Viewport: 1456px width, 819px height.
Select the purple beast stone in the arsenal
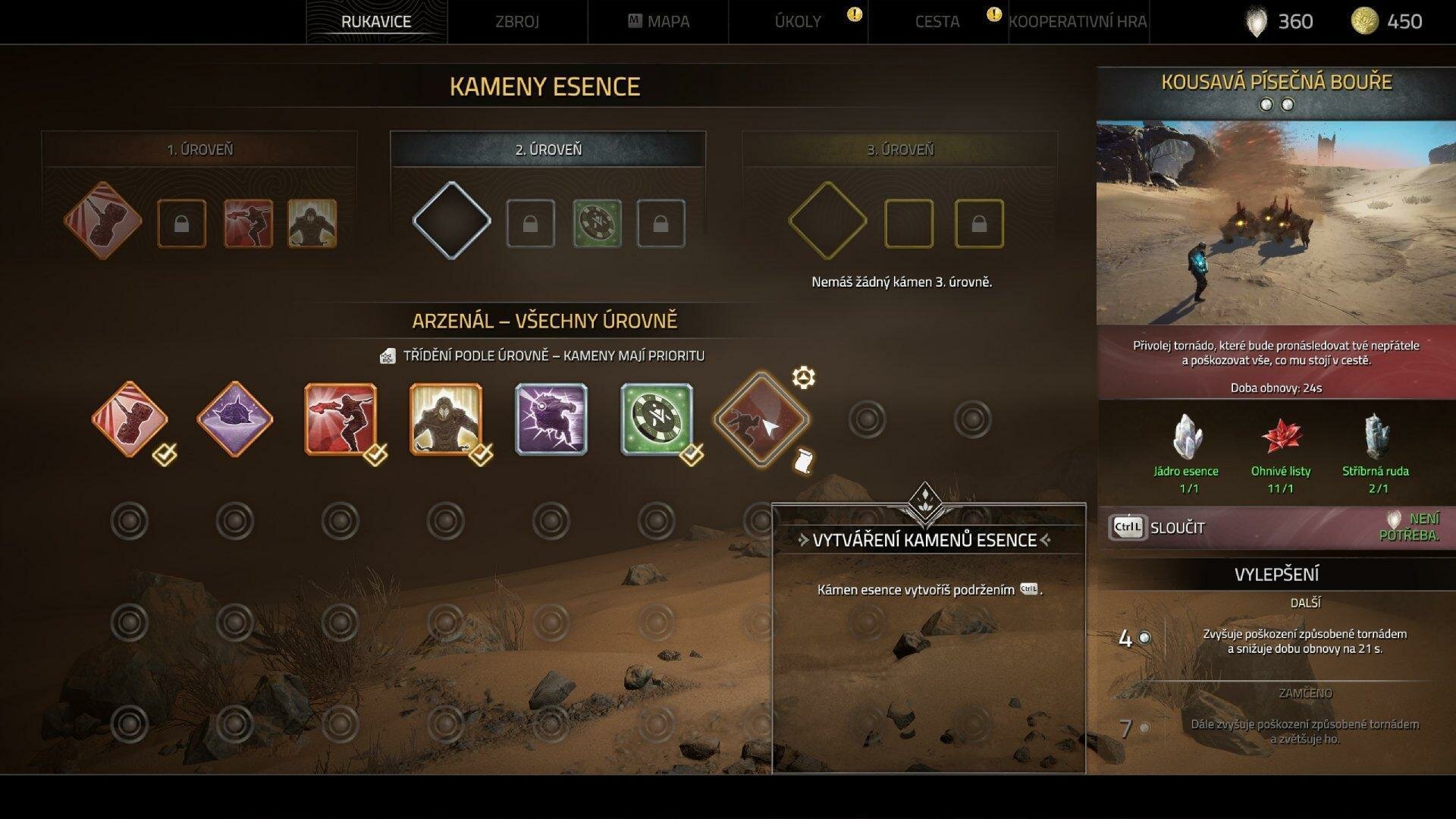pyautogui.click(x=551, y=419)
